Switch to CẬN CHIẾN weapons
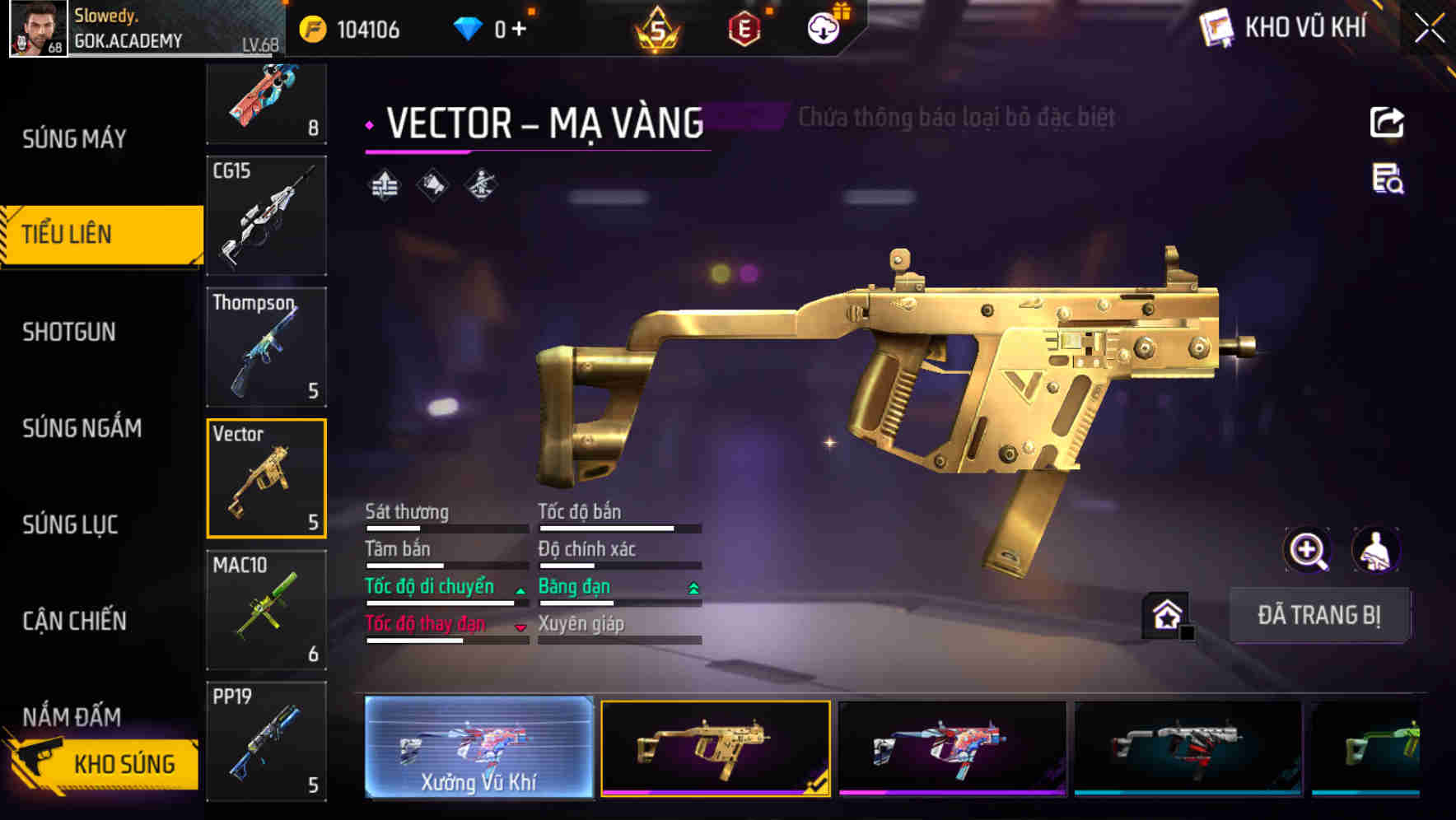1456x820 pixels. click(74, 621)
